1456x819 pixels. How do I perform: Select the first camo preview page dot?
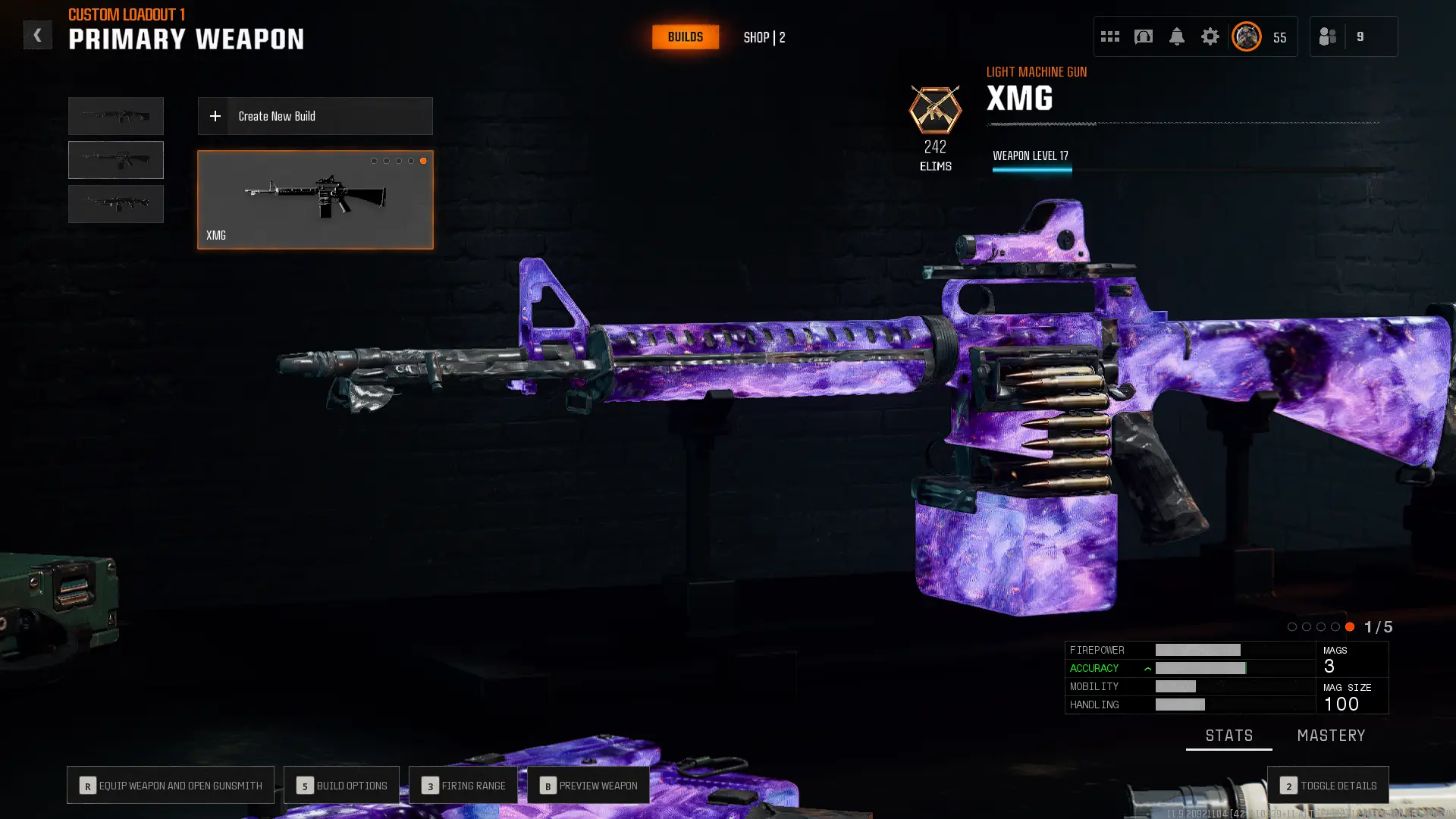click(x=1291, y=627)
